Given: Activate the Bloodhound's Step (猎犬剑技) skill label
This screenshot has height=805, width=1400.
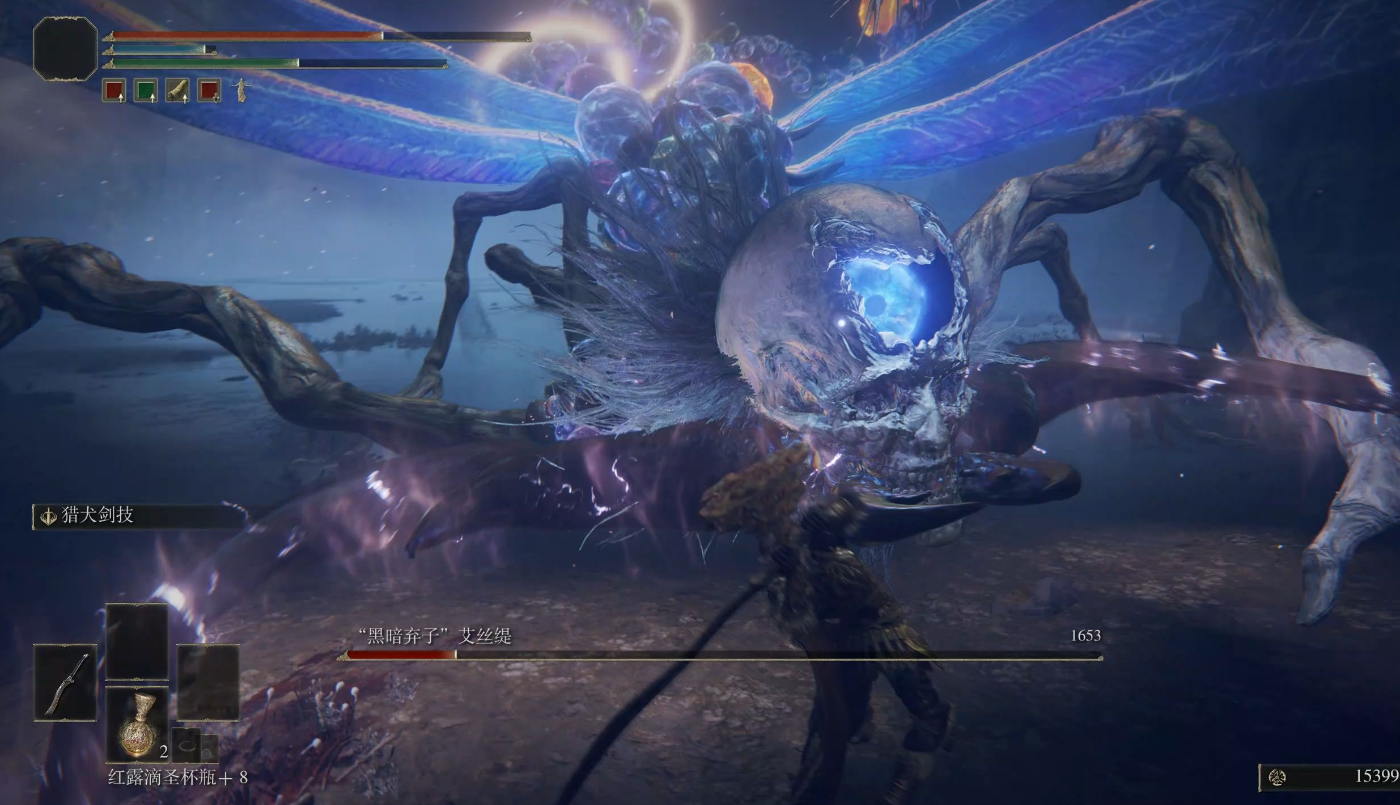Looking at the screenshot, I should click(98, 516).
